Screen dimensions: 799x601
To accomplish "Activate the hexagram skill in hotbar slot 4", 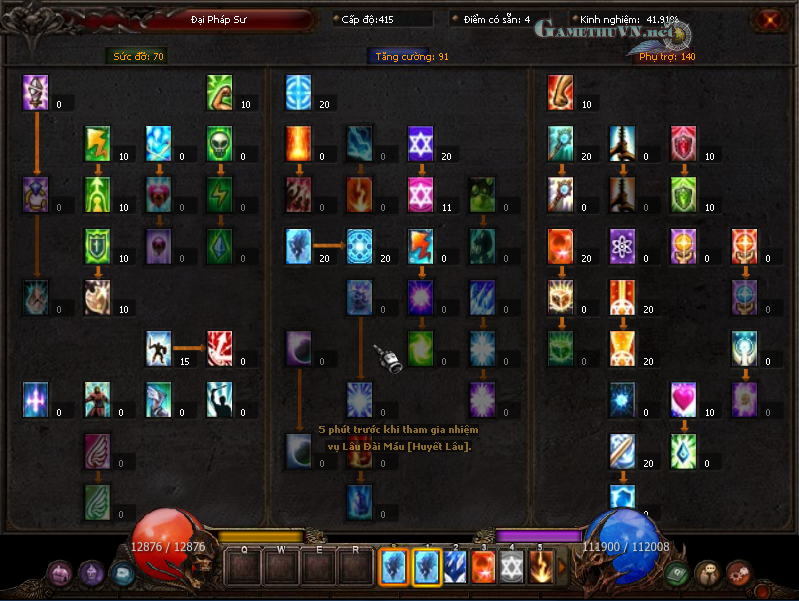I will pyautogui.click(x=512, y=567).
